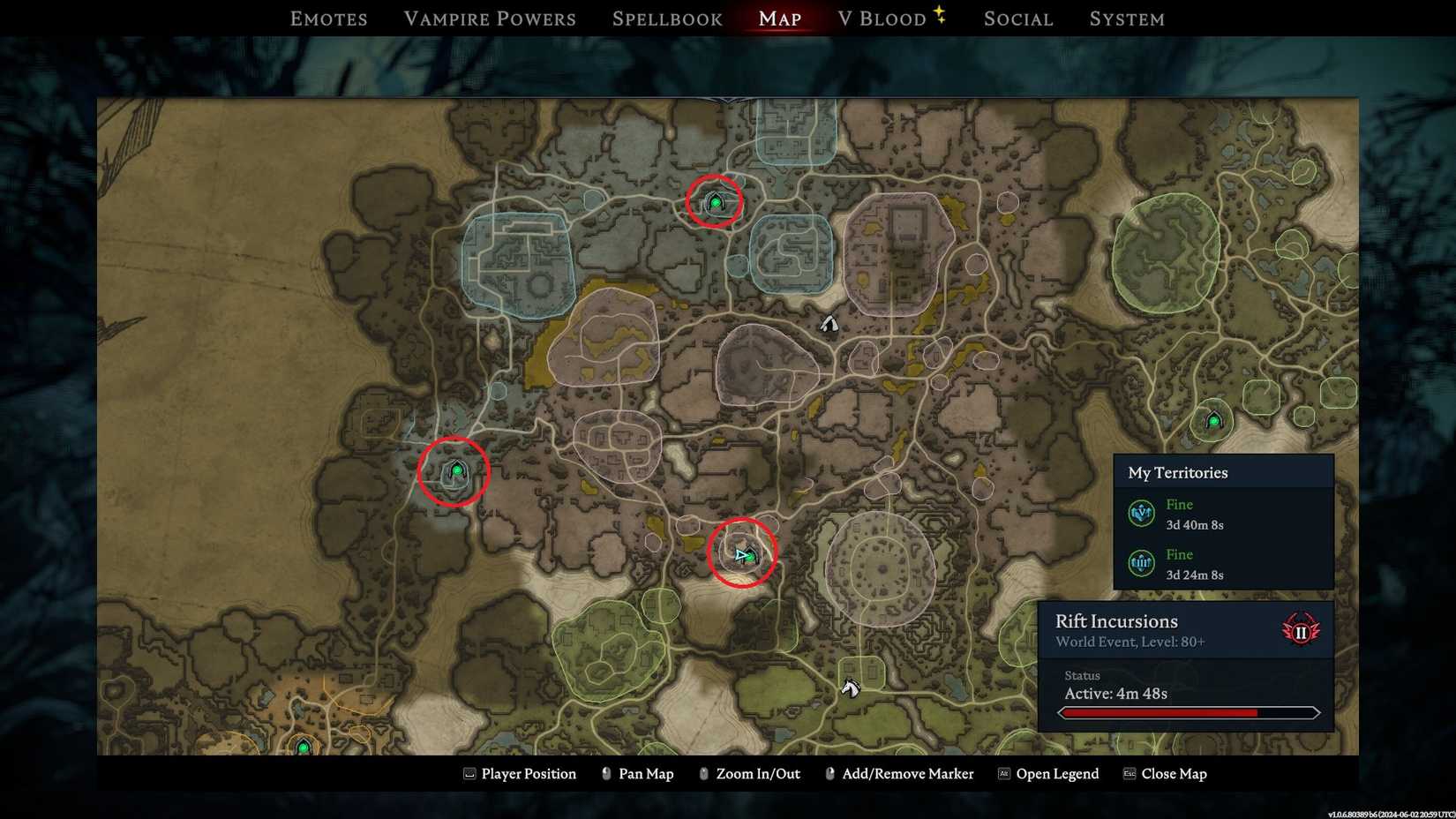1456x819 pixels.
Task: Click the player arrow marker inside the southern circle
Action: [742, 556]
